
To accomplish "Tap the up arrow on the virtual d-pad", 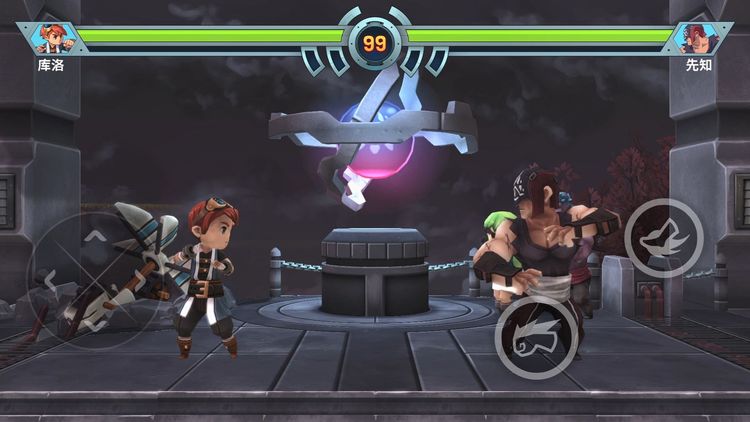I will tap(93, 237).
